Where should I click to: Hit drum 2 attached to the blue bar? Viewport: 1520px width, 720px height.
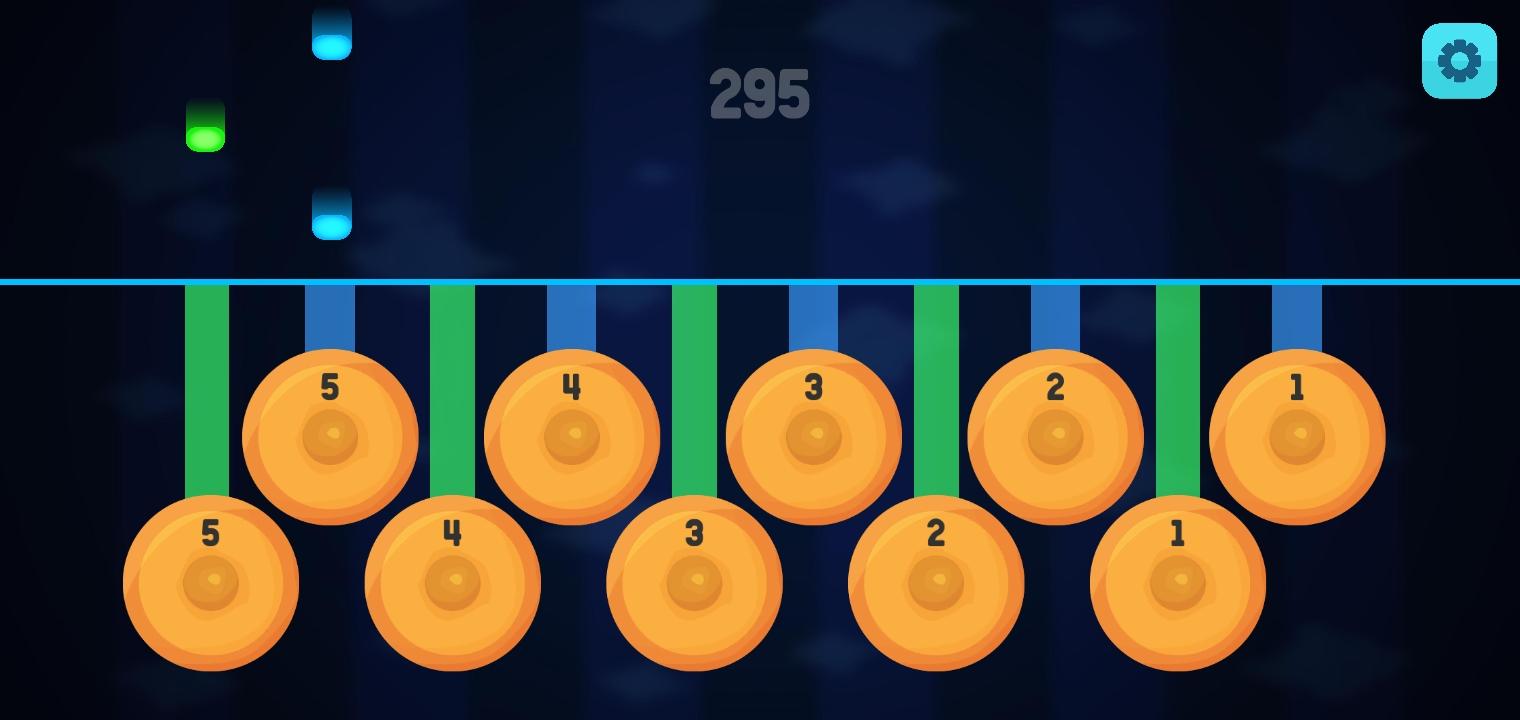point(1055,436)
